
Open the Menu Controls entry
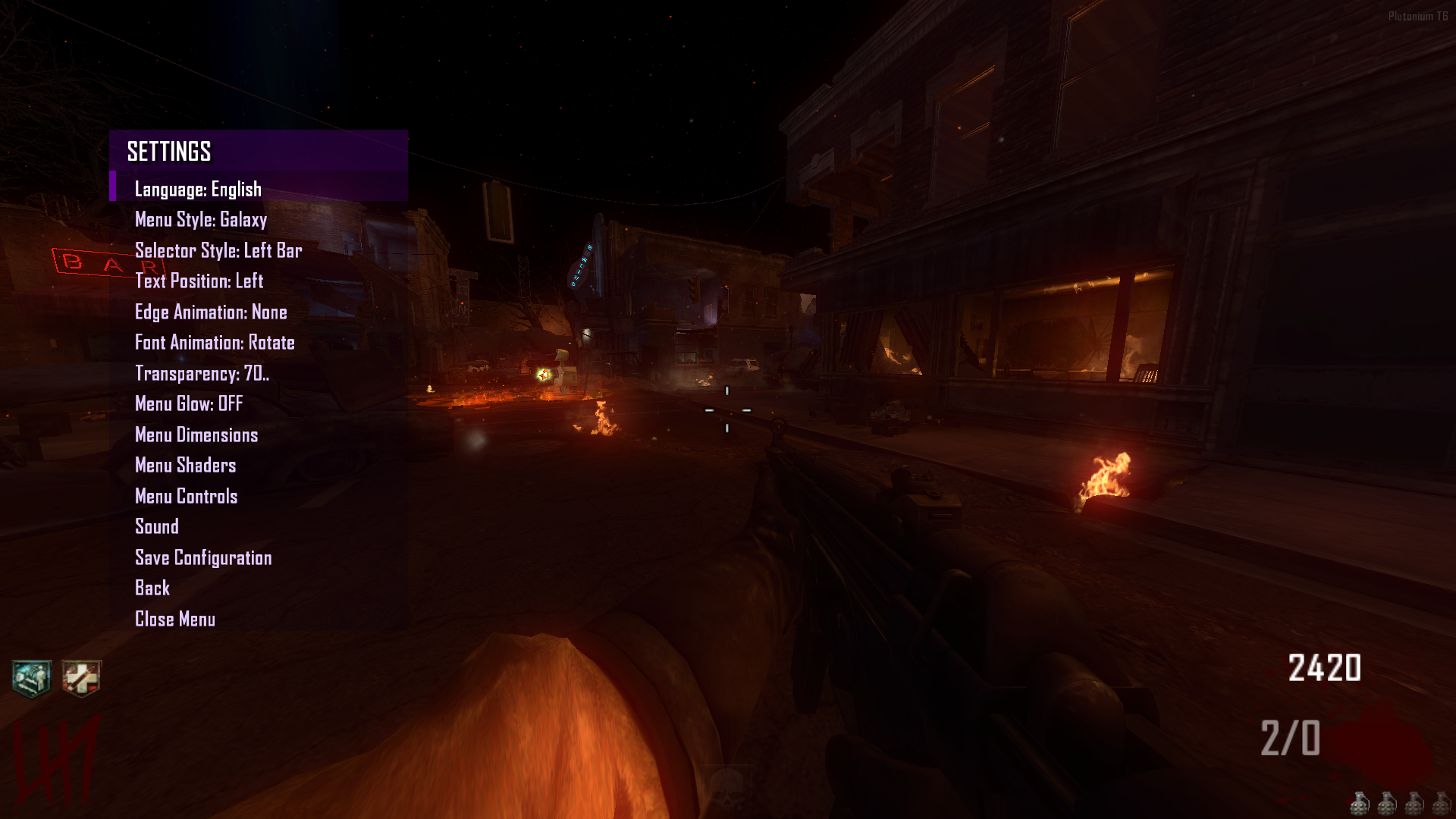point(186,496)
